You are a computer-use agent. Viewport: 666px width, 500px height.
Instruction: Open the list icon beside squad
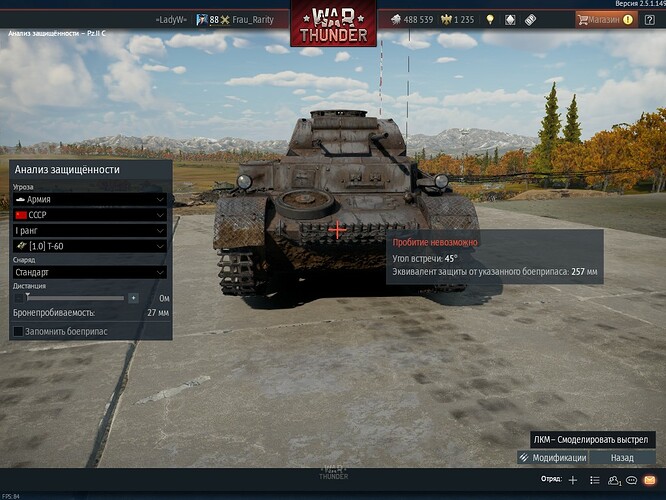click(595, 480)
